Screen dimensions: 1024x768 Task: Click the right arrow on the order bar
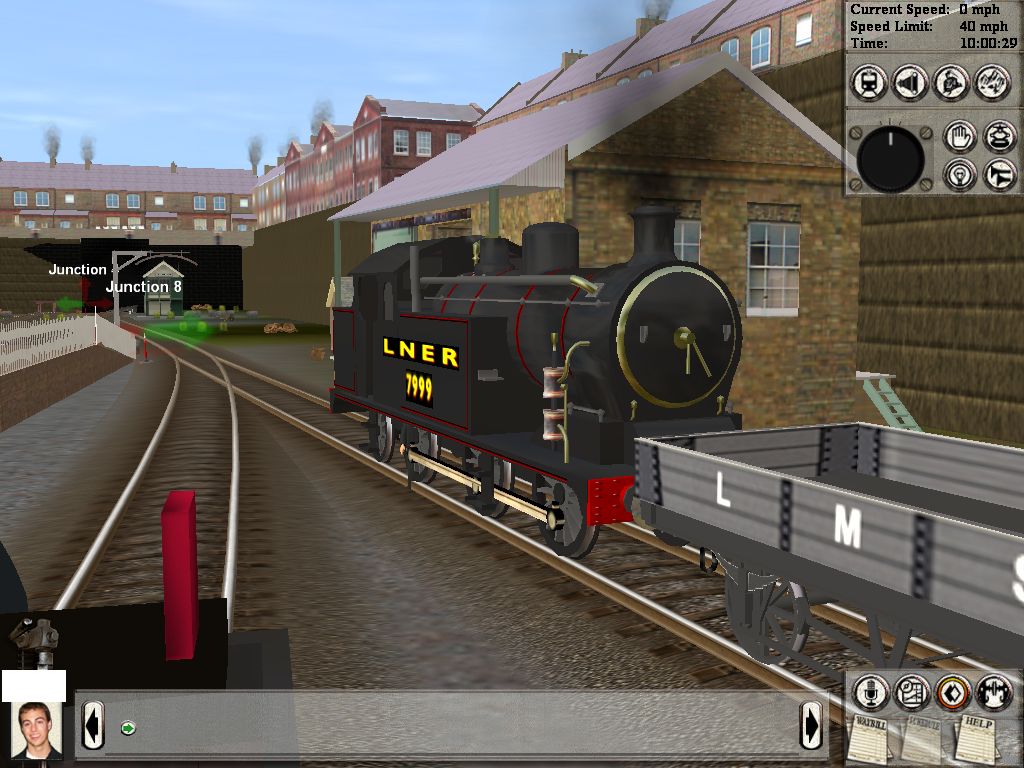(x=811, y=725)
